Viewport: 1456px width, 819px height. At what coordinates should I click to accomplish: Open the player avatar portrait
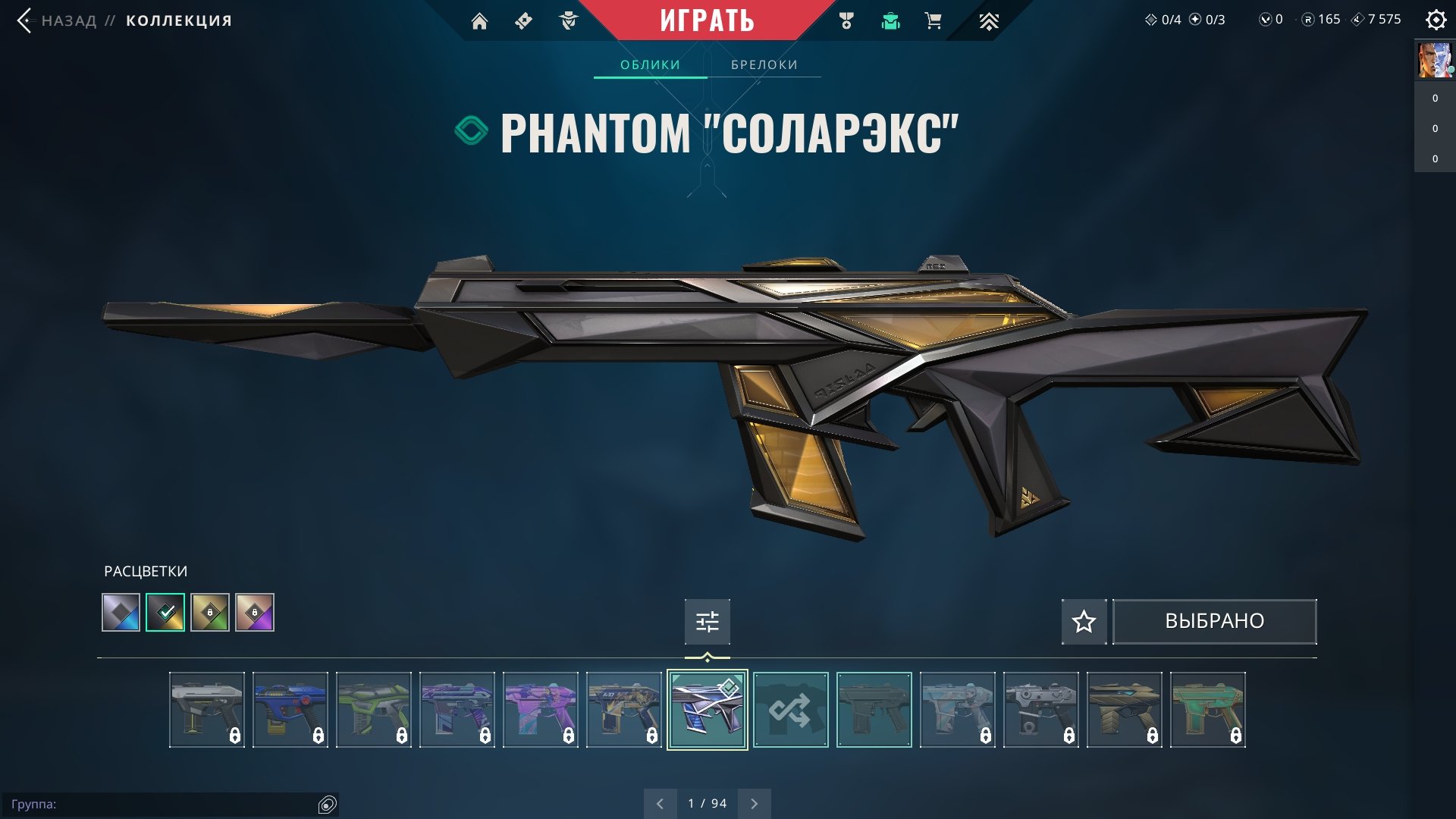1435,61
